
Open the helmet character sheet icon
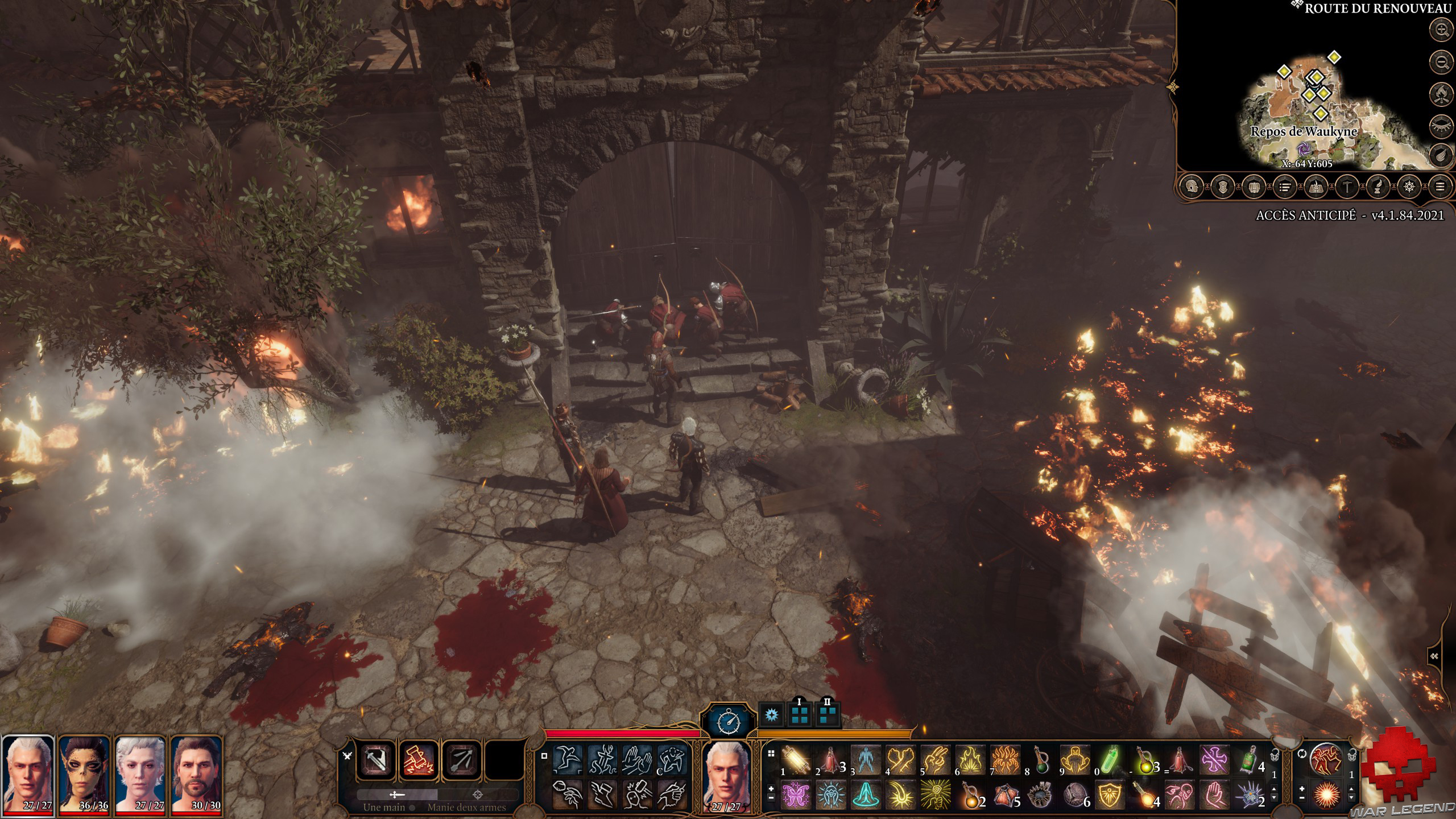(x=1192, y=187)
